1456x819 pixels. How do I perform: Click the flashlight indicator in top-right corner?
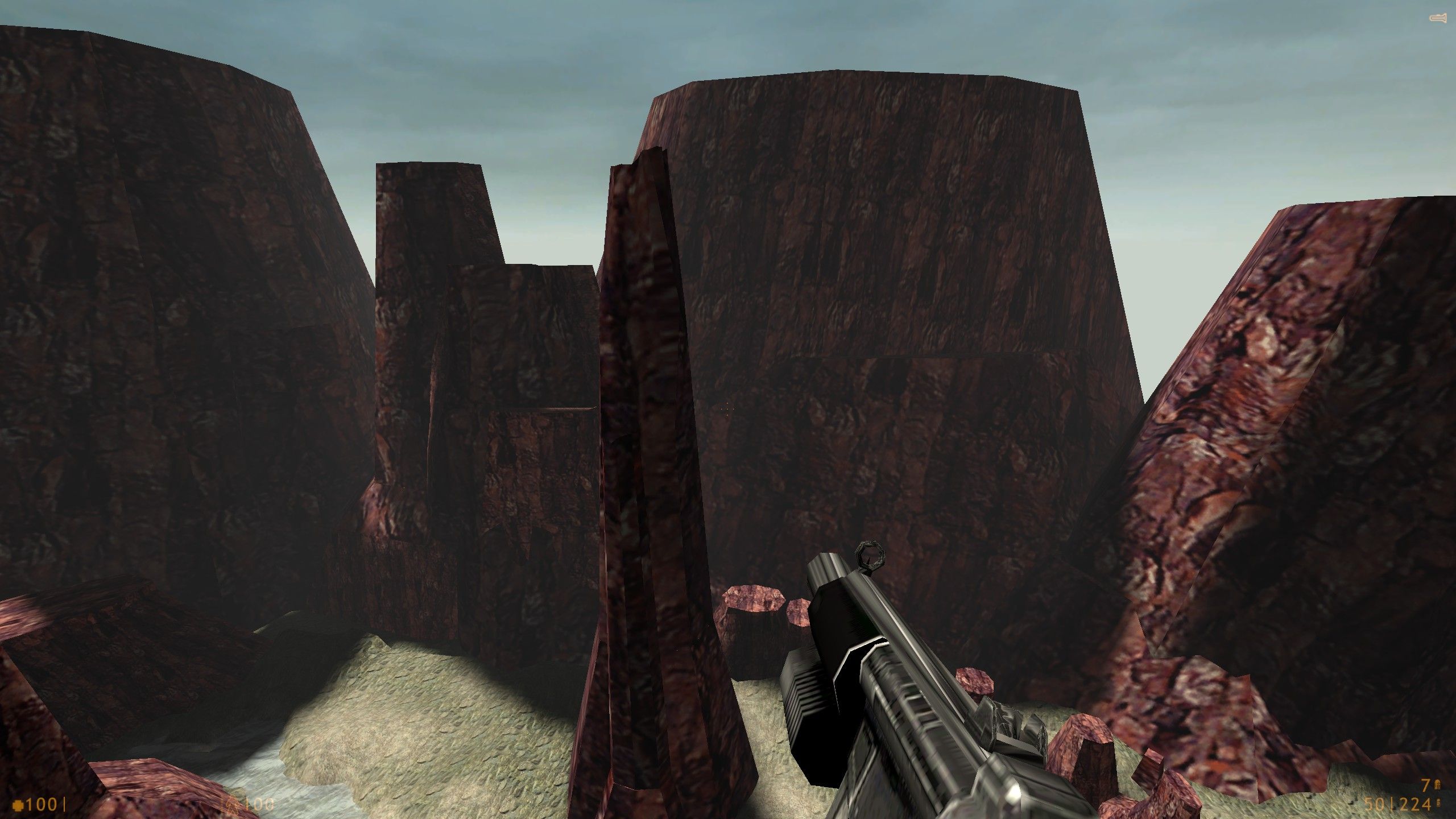click(x=1438, y=16)
